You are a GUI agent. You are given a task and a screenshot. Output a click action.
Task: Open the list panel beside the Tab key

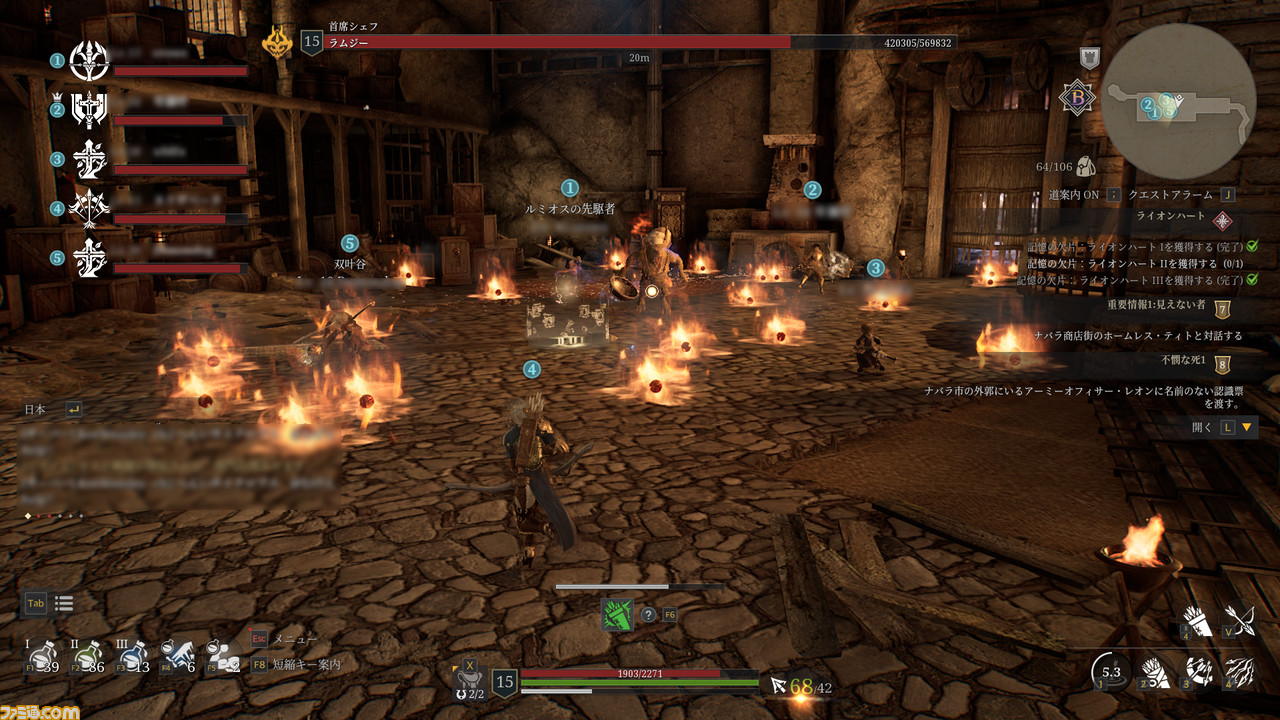(x=64, y=603)
